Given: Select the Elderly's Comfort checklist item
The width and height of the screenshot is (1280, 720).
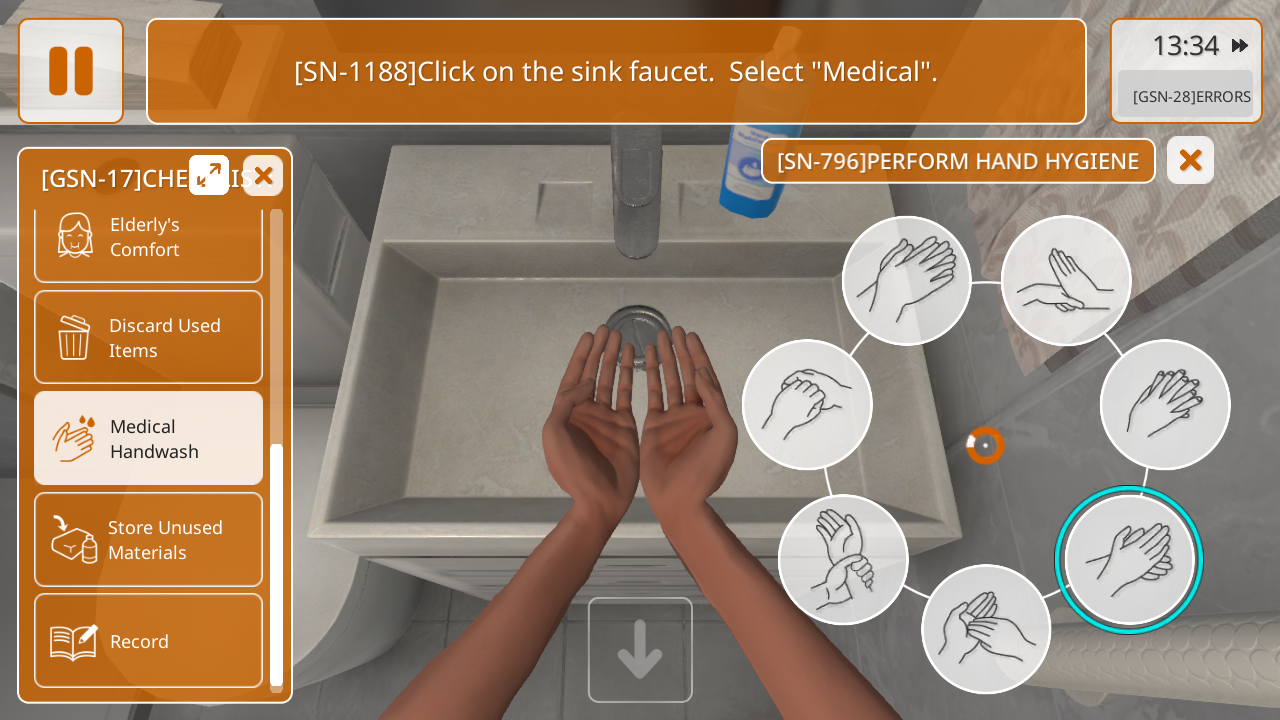Looking at the screenshot, I should coord(148,238).
